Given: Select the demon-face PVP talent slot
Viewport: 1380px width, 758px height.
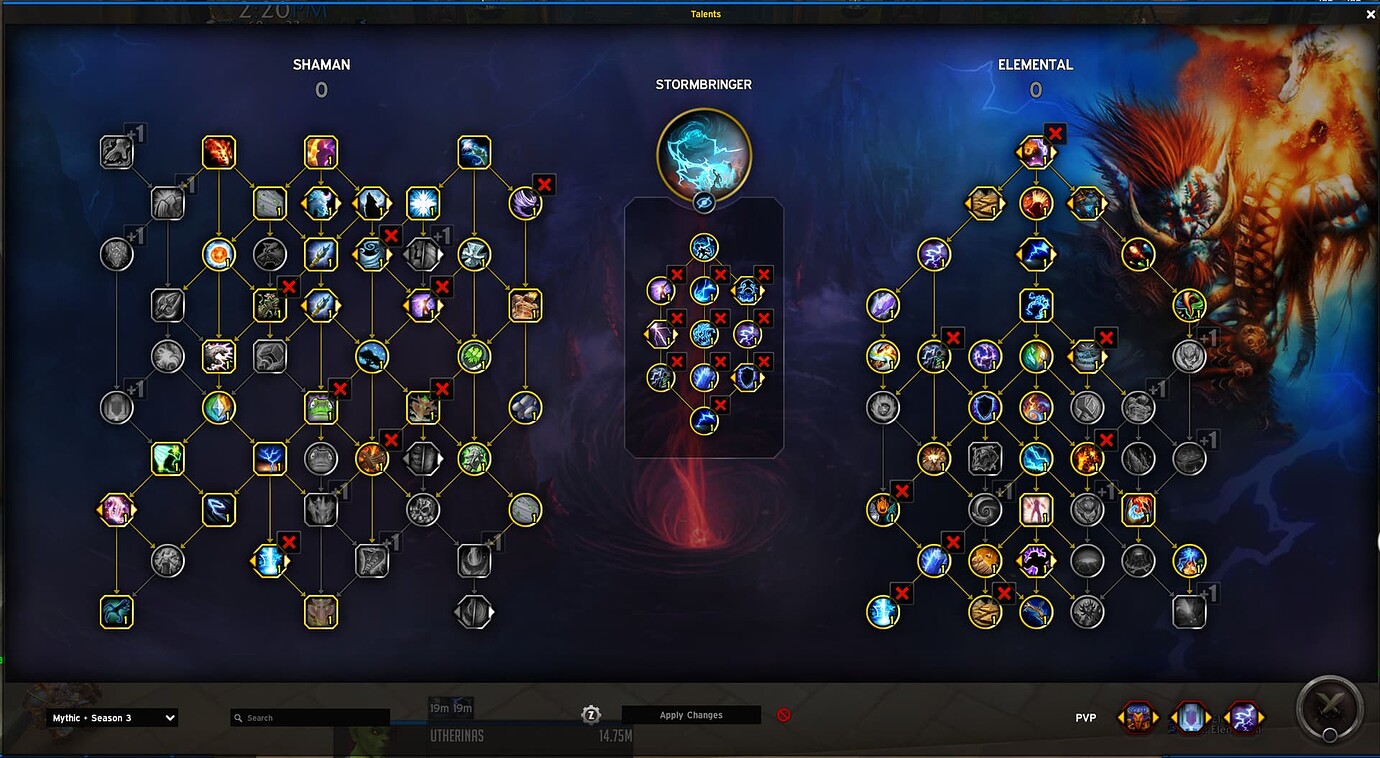Looking at the screenshot, I should (1138, 717).
